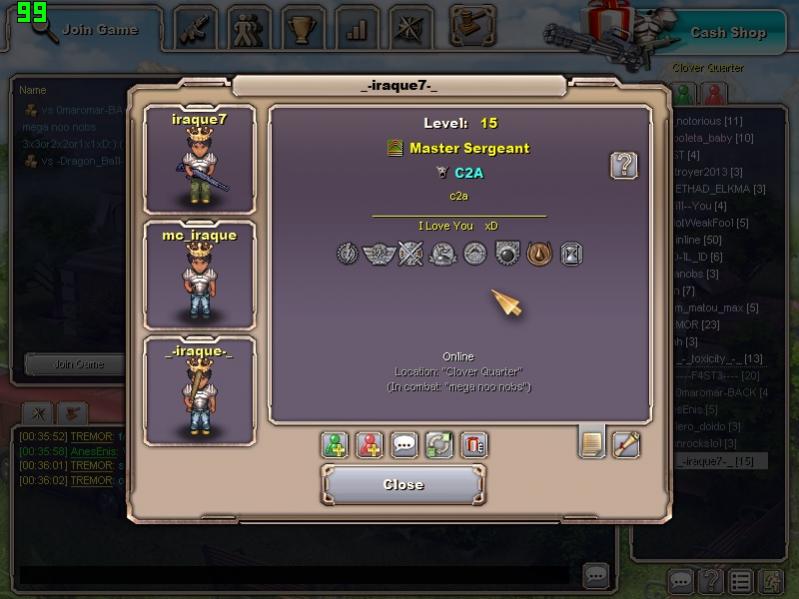Select the _-iraque-_ character portrait
The image size is (799, 599).
199,390
